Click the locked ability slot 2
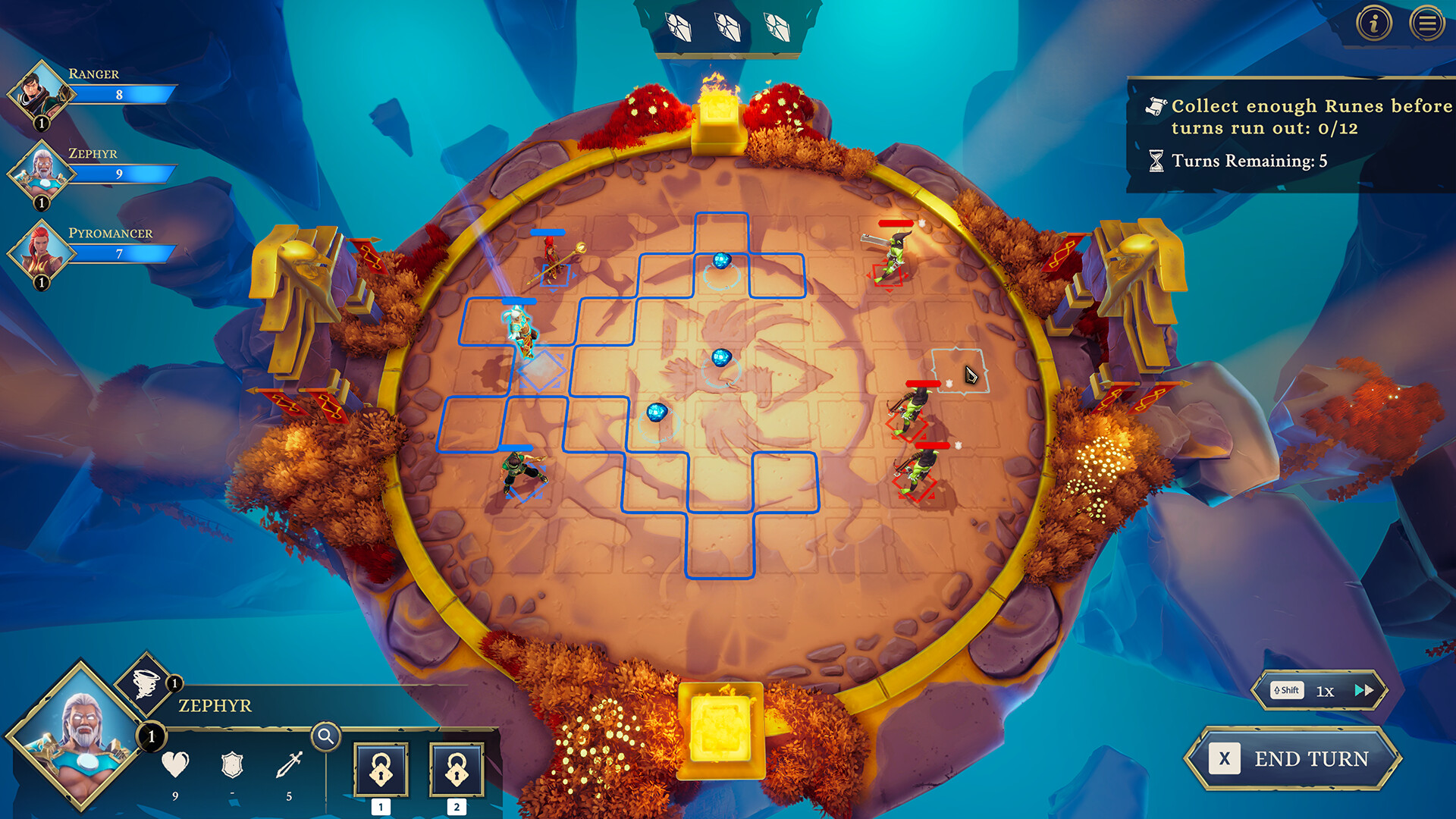Screen dimensions: 1456x819 (x=457, y=770)
